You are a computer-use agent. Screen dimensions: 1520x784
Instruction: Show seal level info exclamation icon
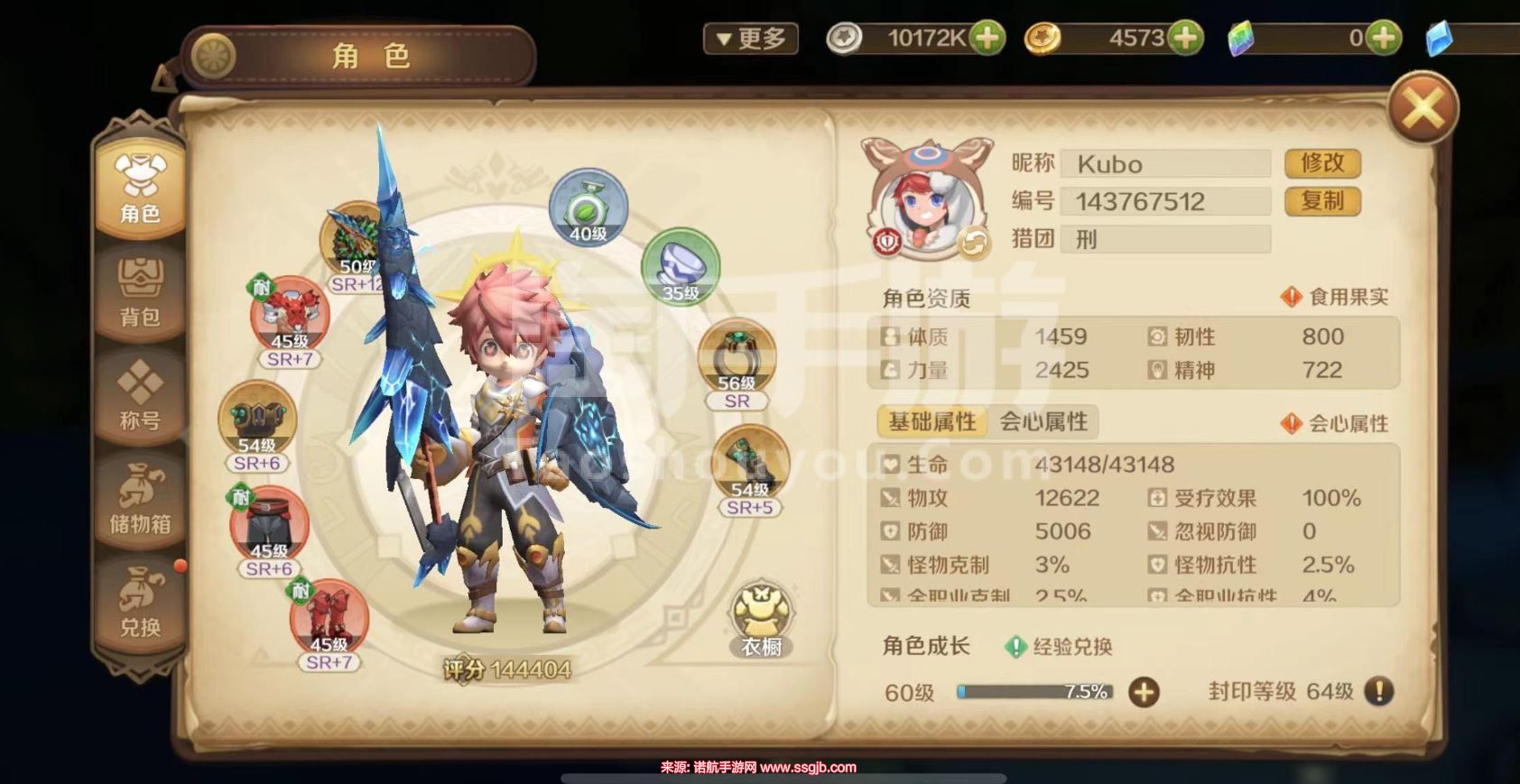click(1378, 691)
